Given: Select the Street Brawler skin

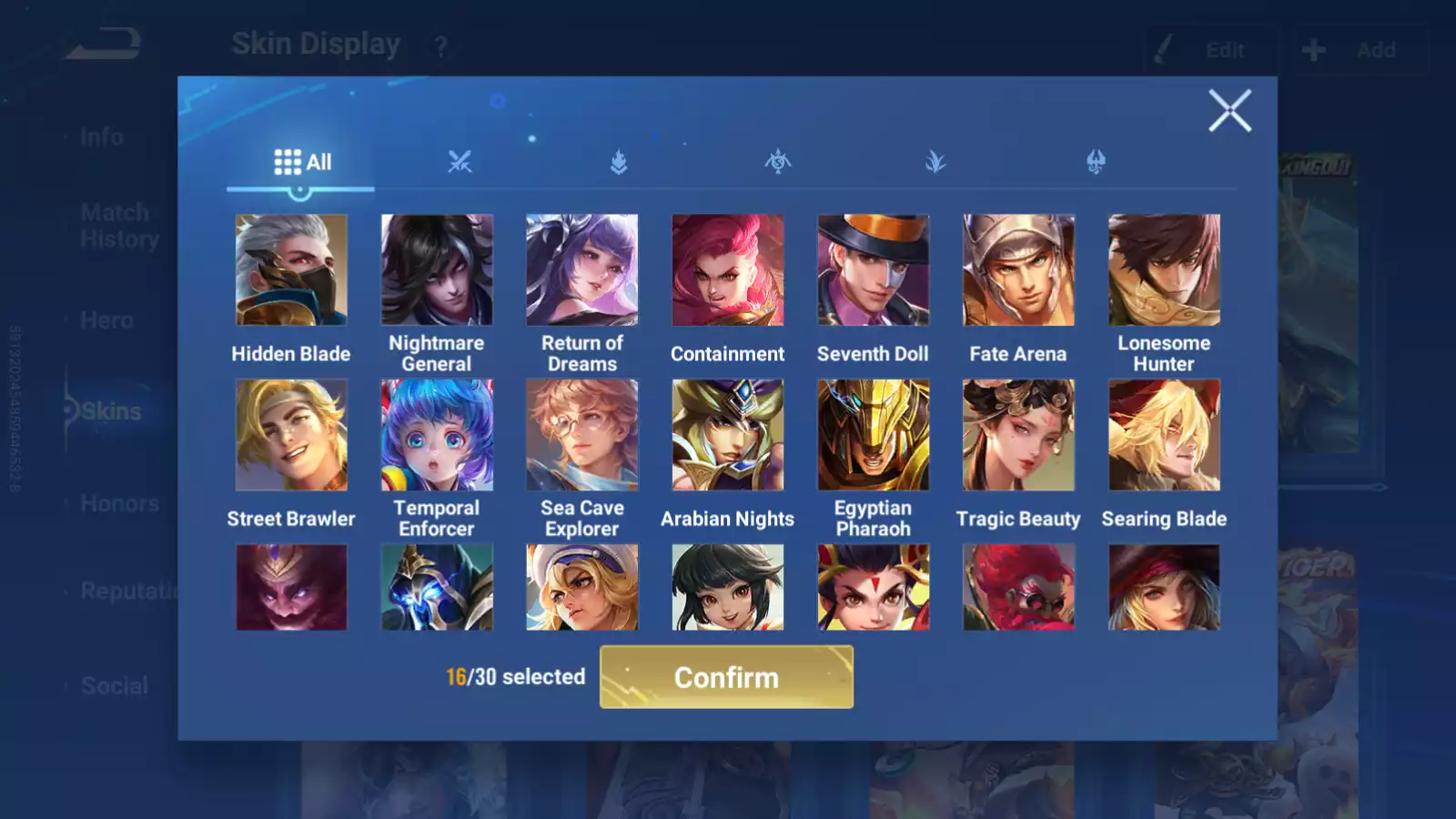Looking at the screenshot, I should pos(291,435).
